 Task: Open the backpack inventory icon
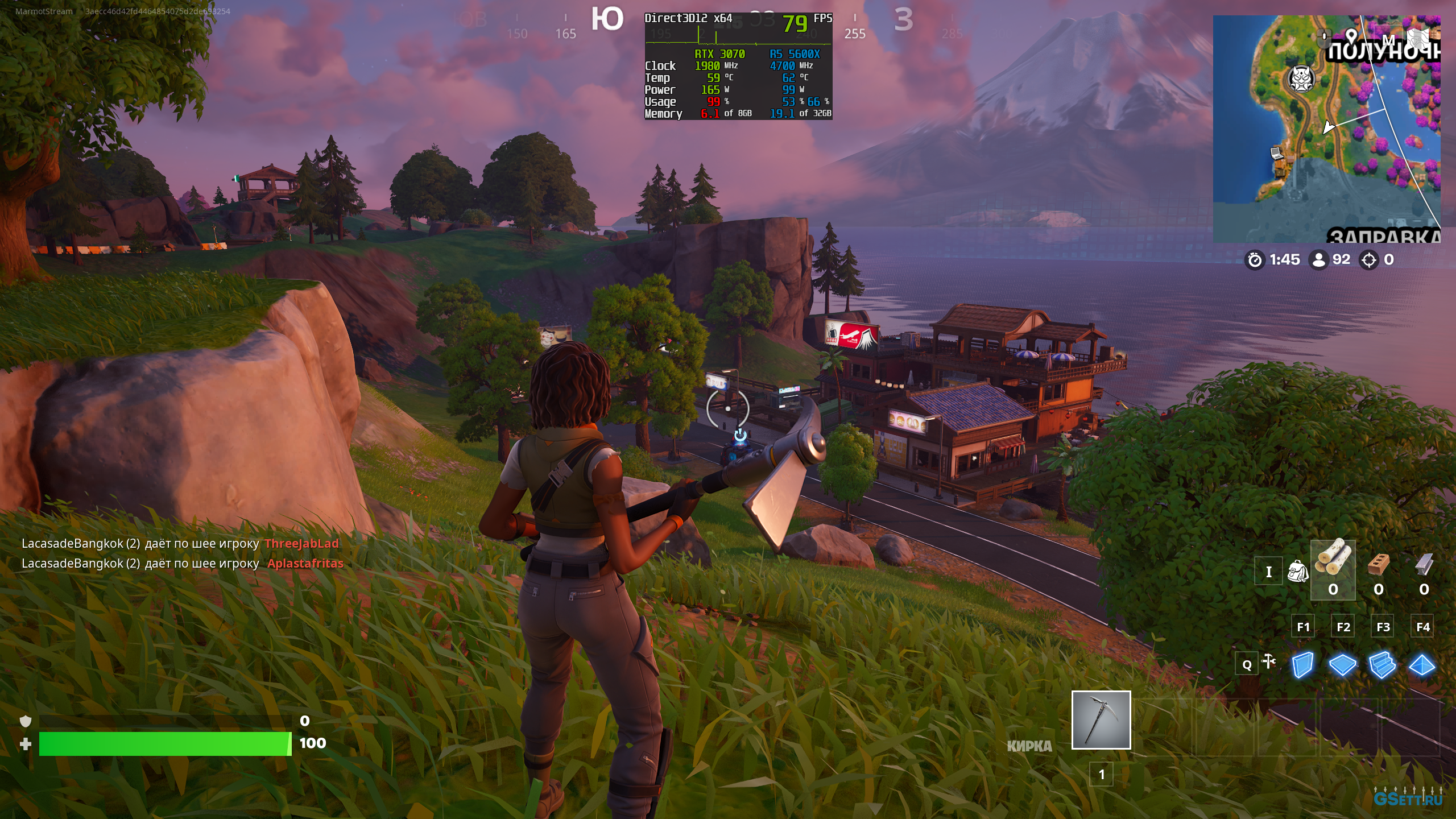[x=1297, y=571]
